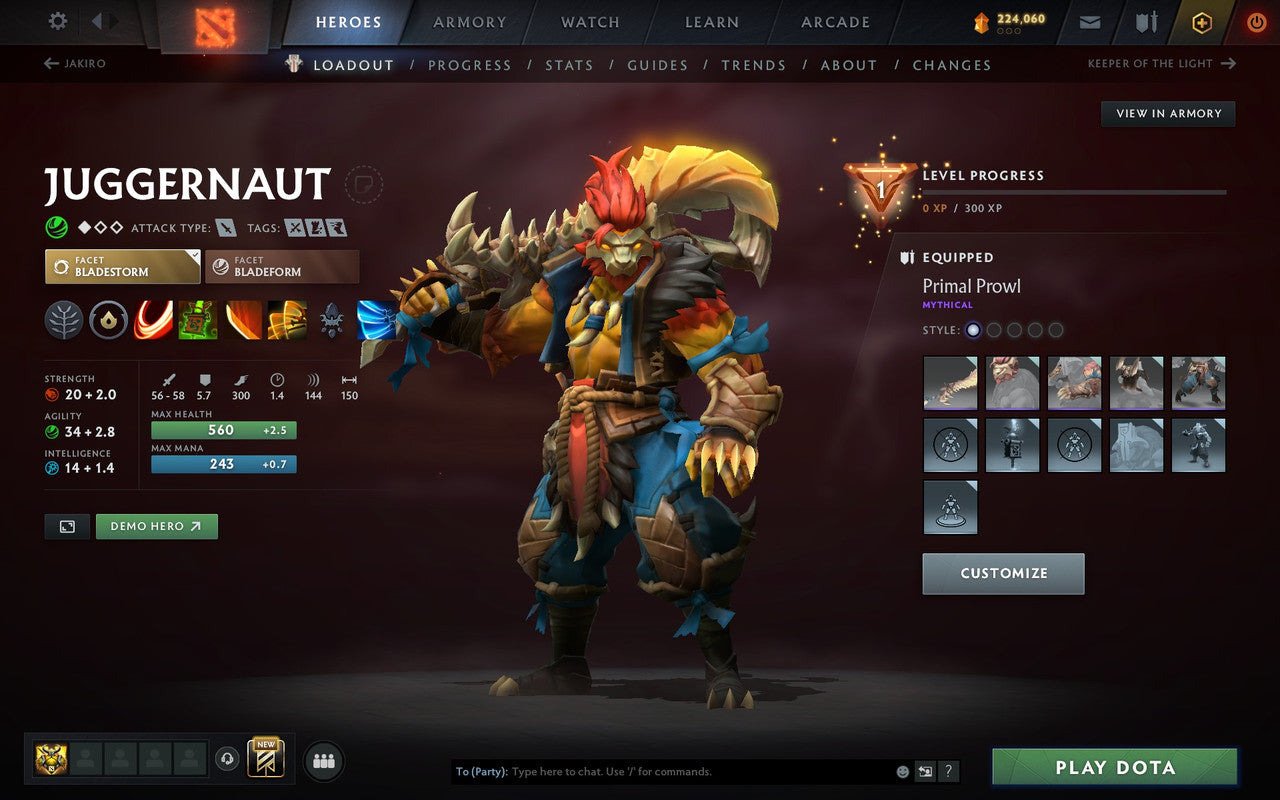Select the second style radio button

(x=994, y=330)
